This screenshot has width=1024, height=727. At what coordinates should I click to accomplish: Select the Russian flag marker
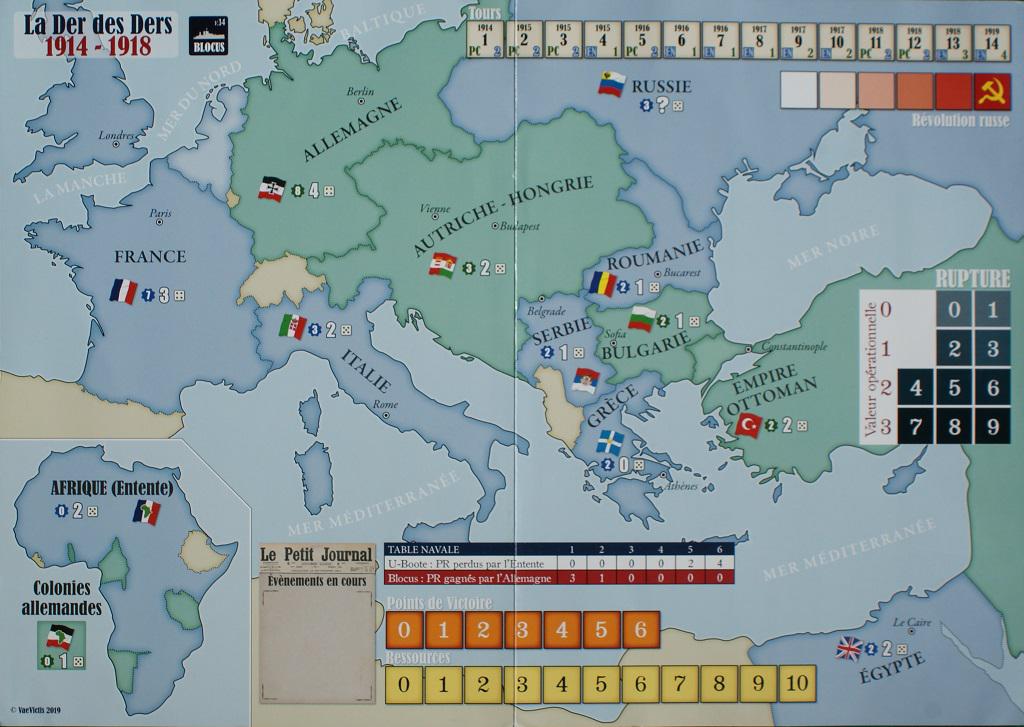(612, 83)
